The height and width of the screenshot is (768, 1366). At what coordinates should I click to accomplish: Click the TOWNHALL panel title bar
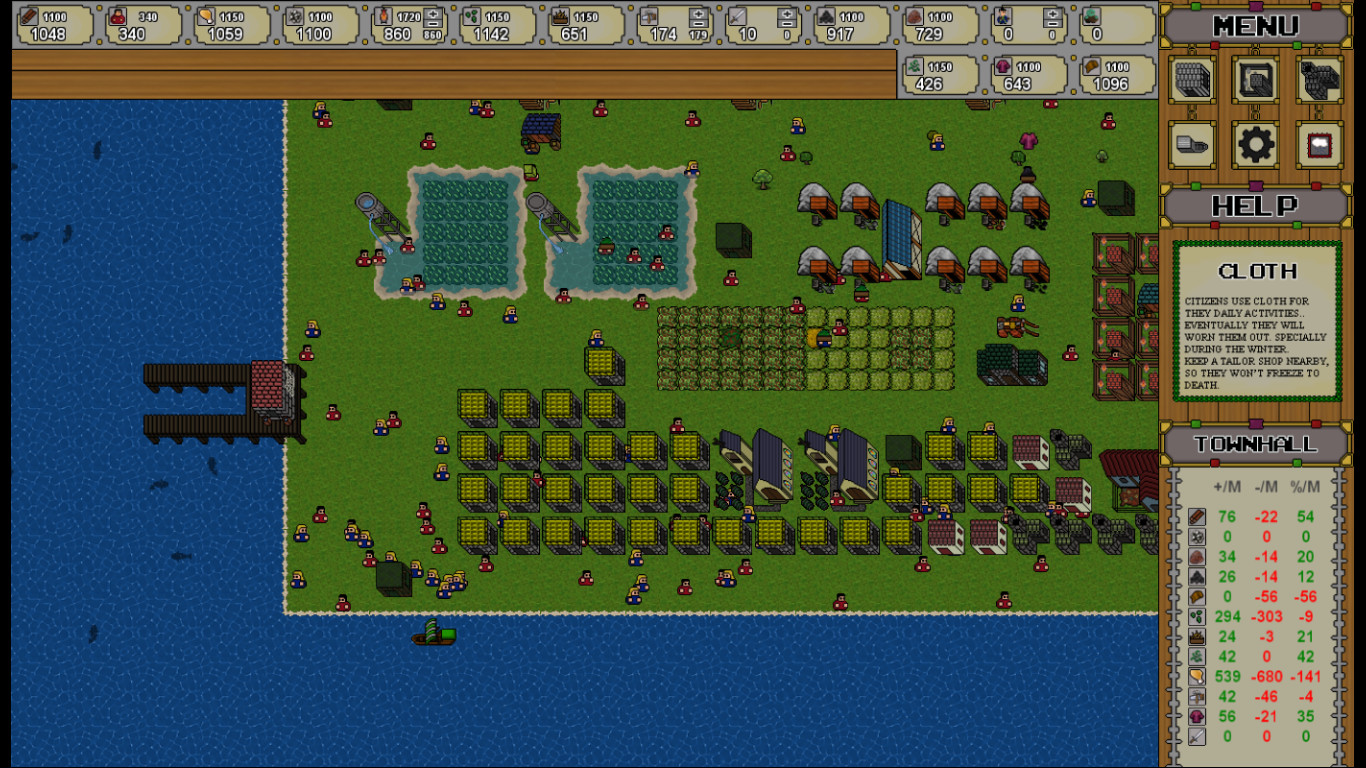(1255, 444)
